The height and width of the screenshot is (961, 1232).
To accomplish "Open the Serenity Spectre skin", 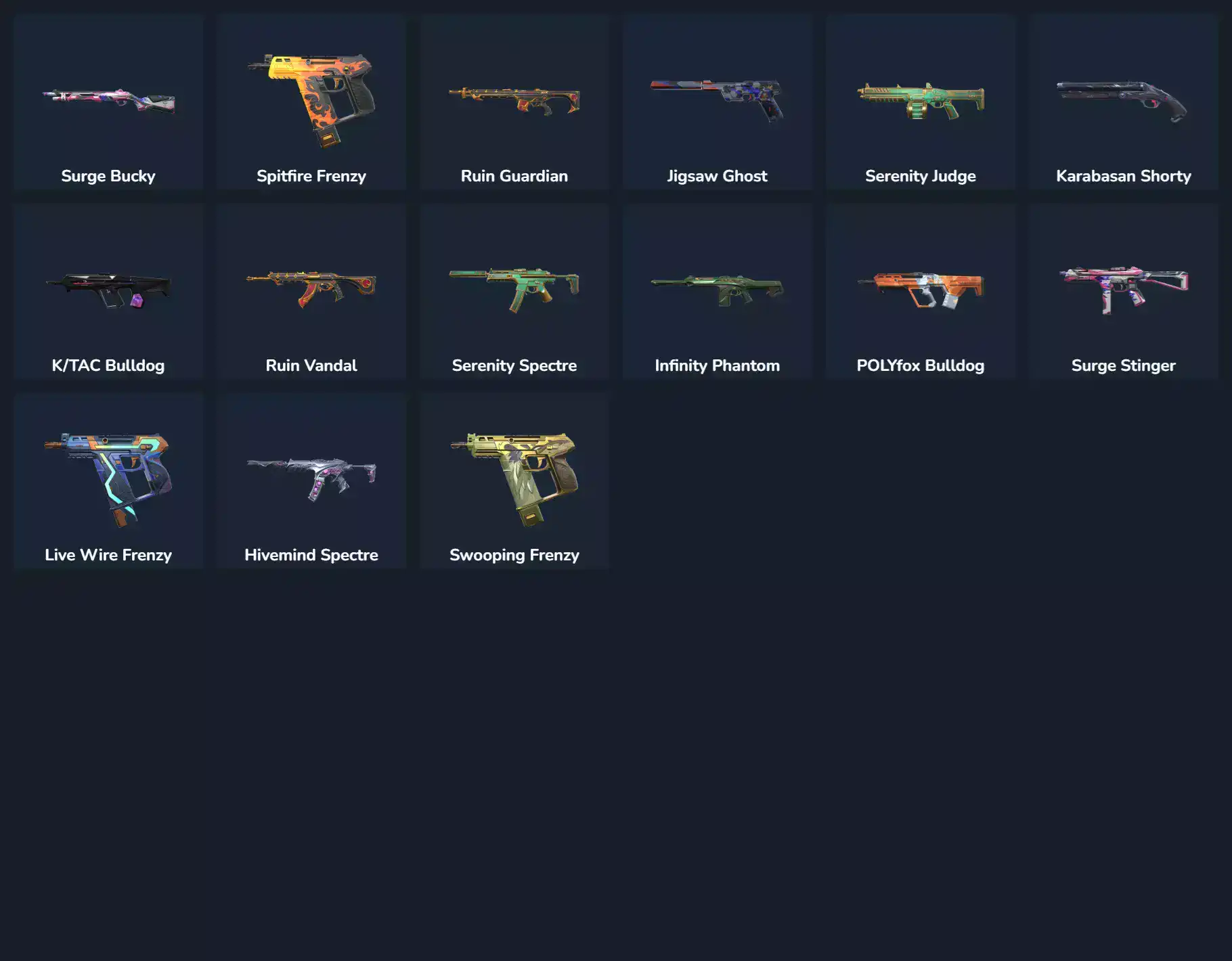I will click(x=514, y=292).
